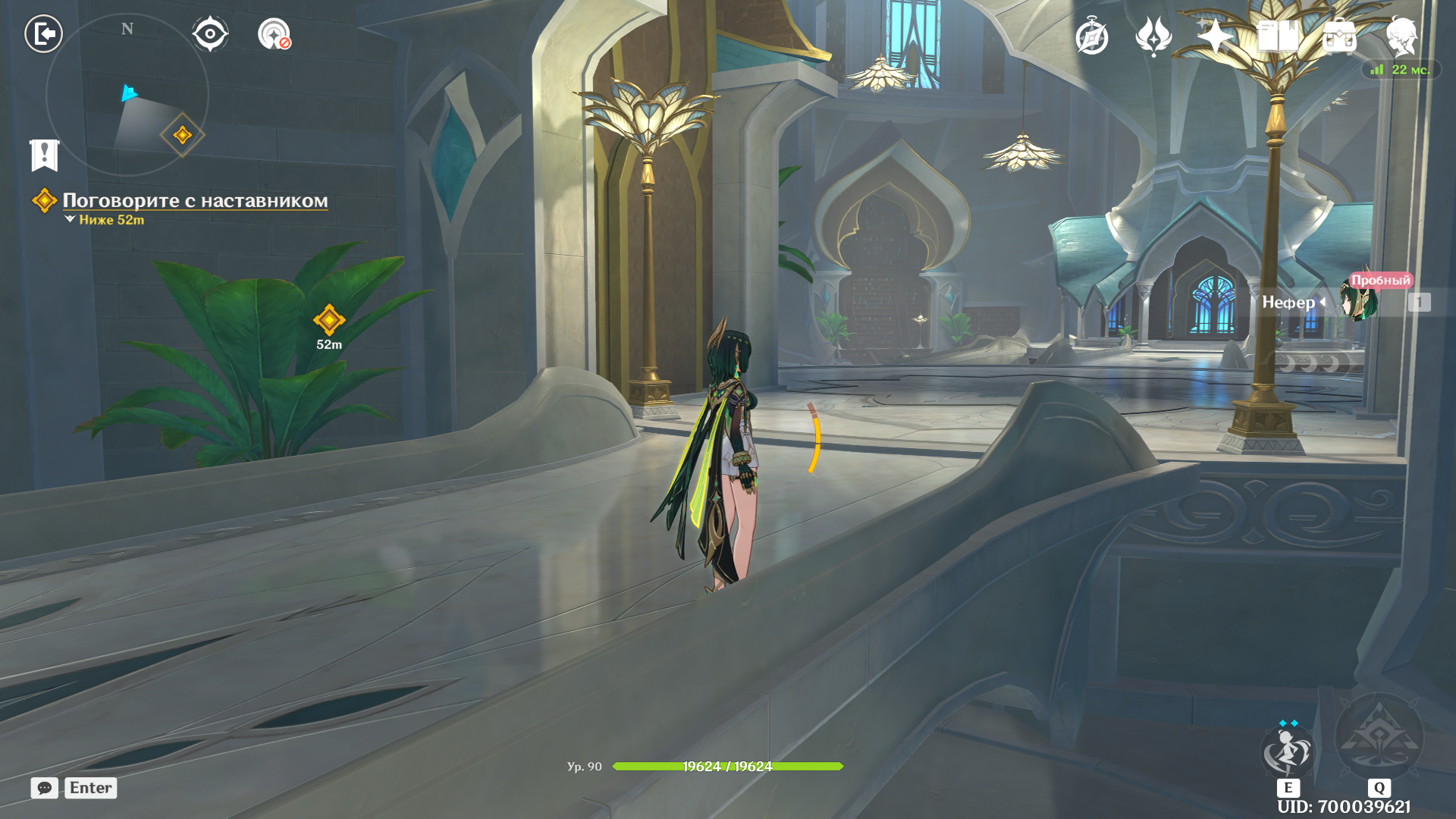1456x819 pixels.
Task: Open the adventurer handbook book icon
Action: tap(1277, 36)
